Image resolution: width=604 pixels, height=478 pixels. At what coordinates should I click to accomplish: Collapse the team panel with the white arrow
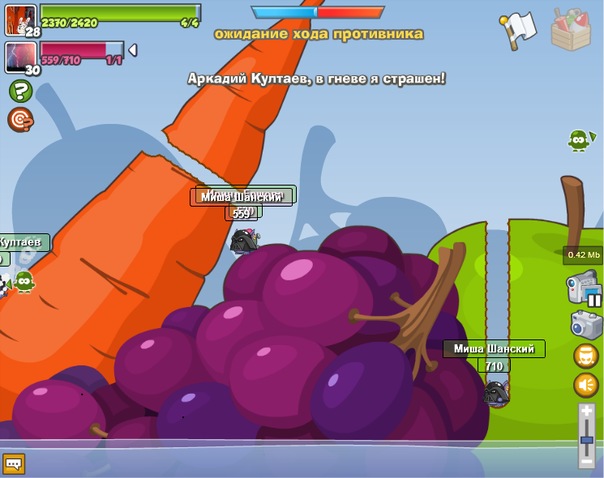tap(133, 50)
